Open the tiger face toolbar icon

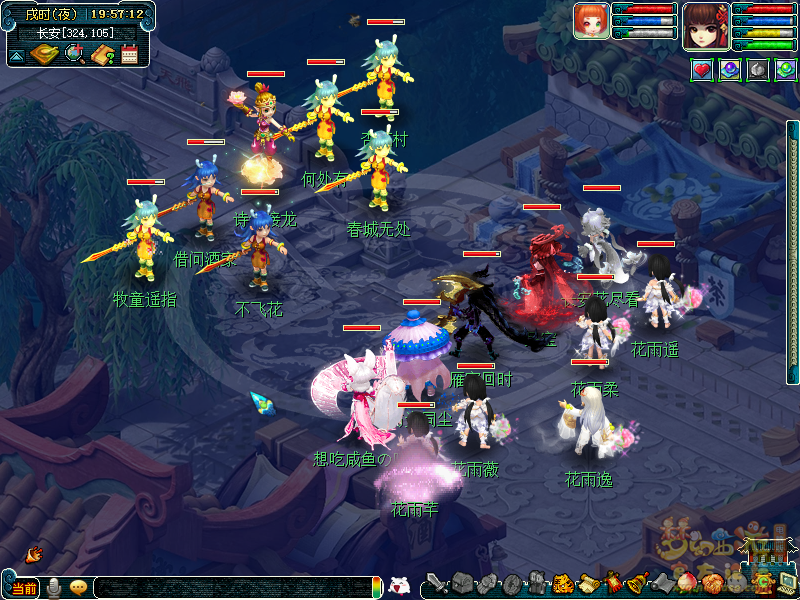point(562,582)
